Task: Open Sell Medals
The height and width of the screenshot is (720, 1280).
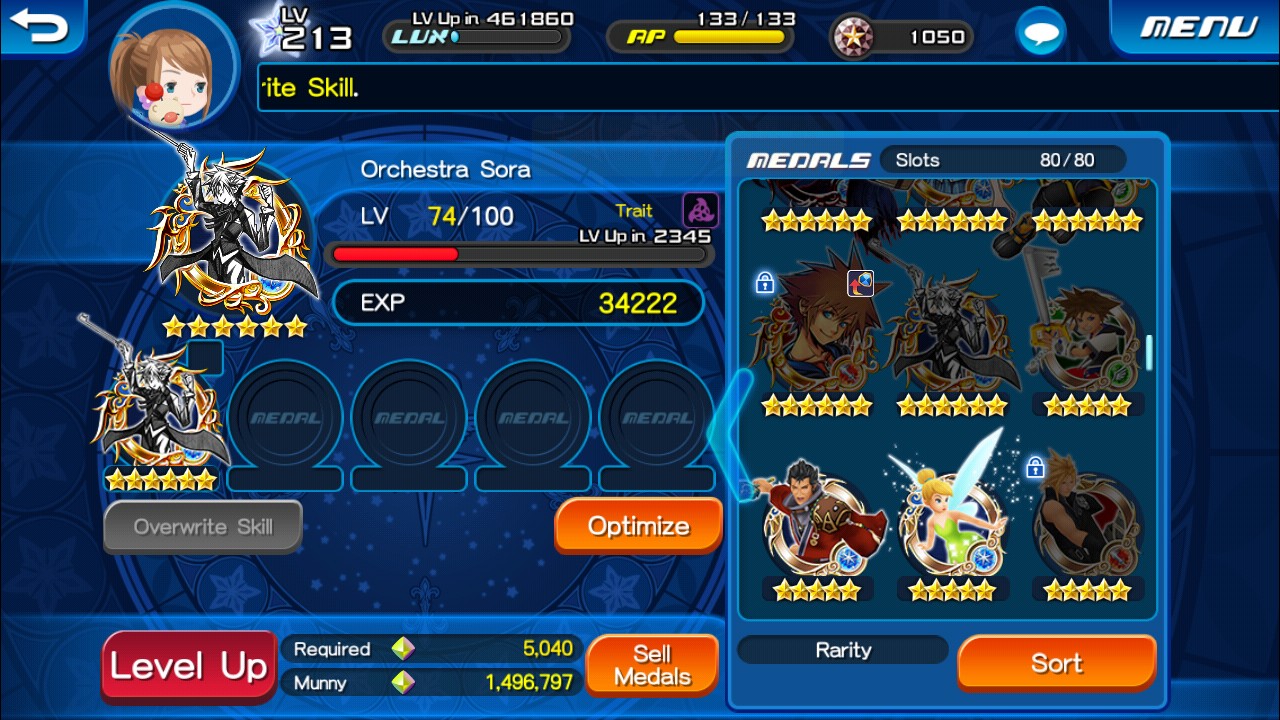Action: point(652,666)
